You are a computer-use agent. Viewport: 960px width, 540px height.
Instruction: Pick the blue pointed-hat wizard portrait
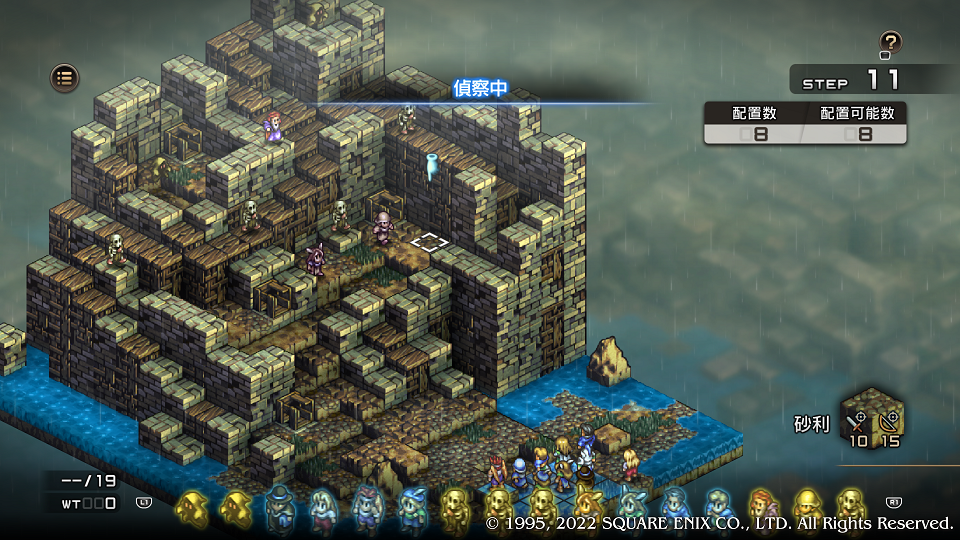tap(411, 507)
